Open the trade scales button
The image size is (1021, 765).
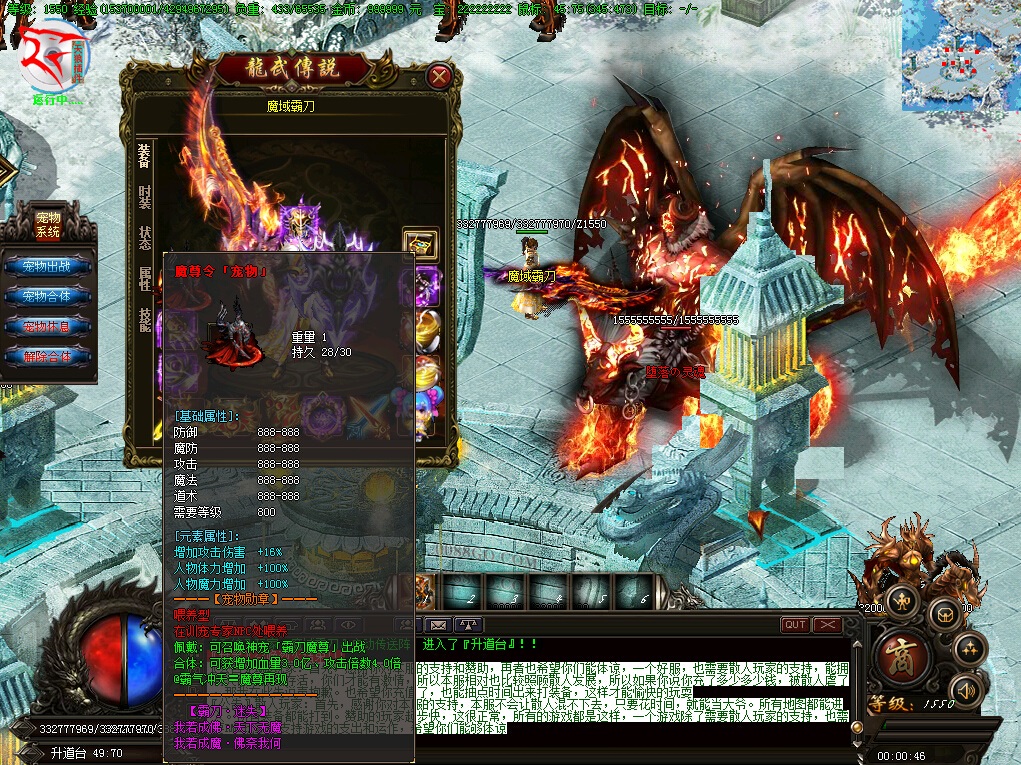tap(903, 601)
